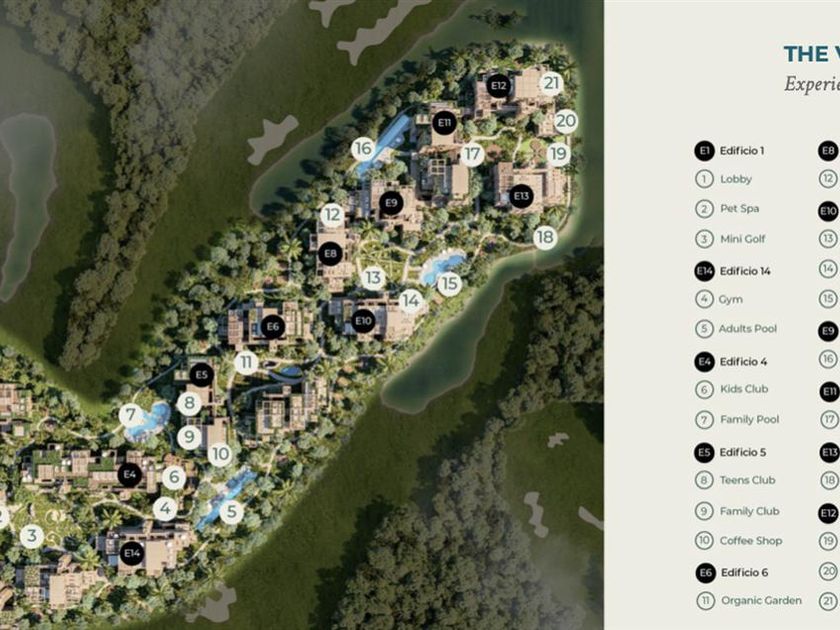
Task: Select the Gym legend entry
Action: (730, 299)
